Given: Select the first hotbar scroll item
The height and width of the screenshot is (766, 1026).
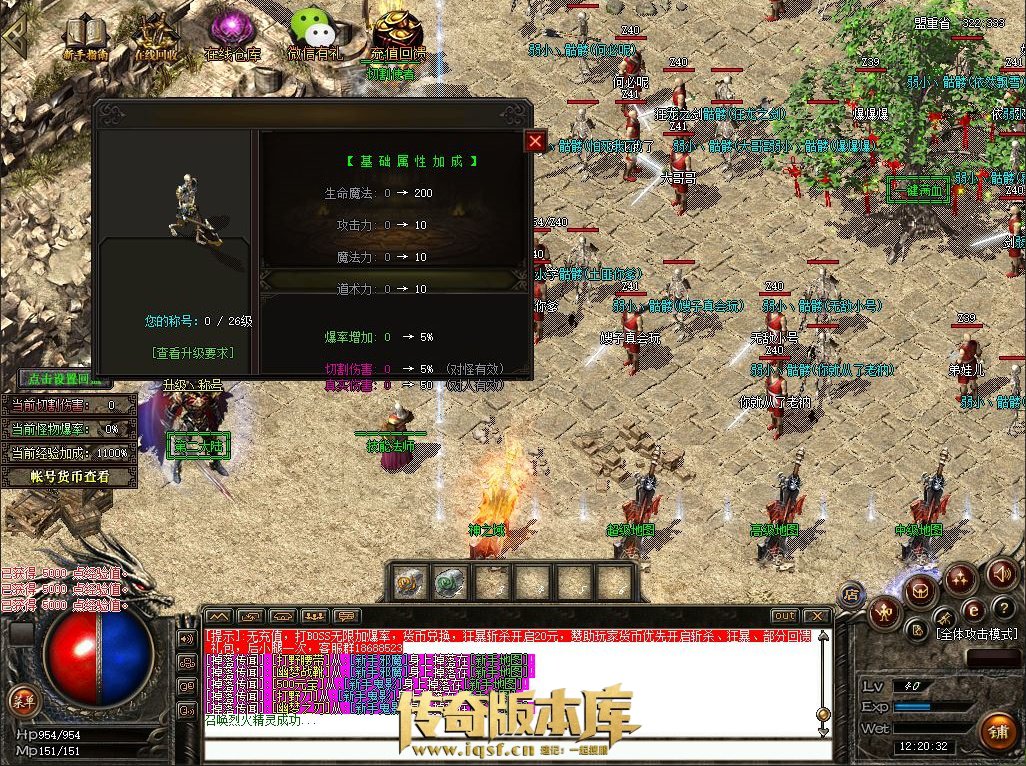Looking at the screenshot, I should [x=406, y=582].
